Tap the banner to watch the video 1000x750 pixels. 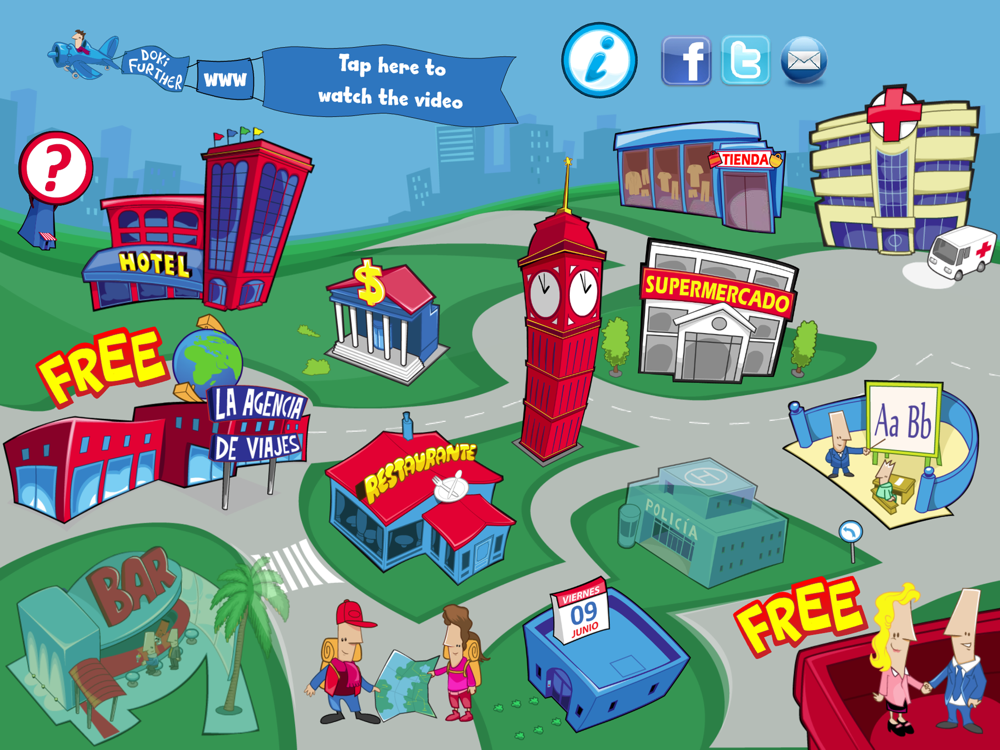click(392, 83)
